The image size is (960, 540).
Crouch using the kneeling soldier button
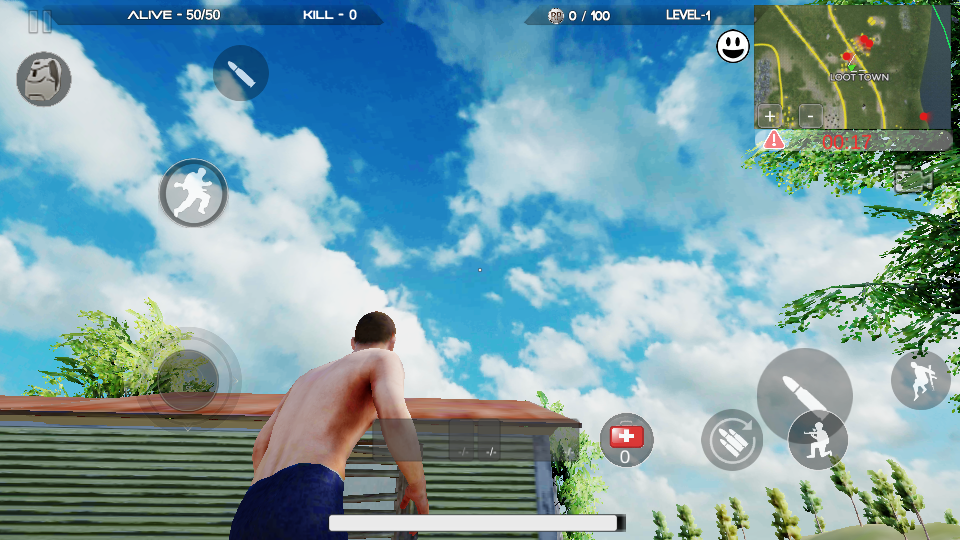[x=818, y=440]
